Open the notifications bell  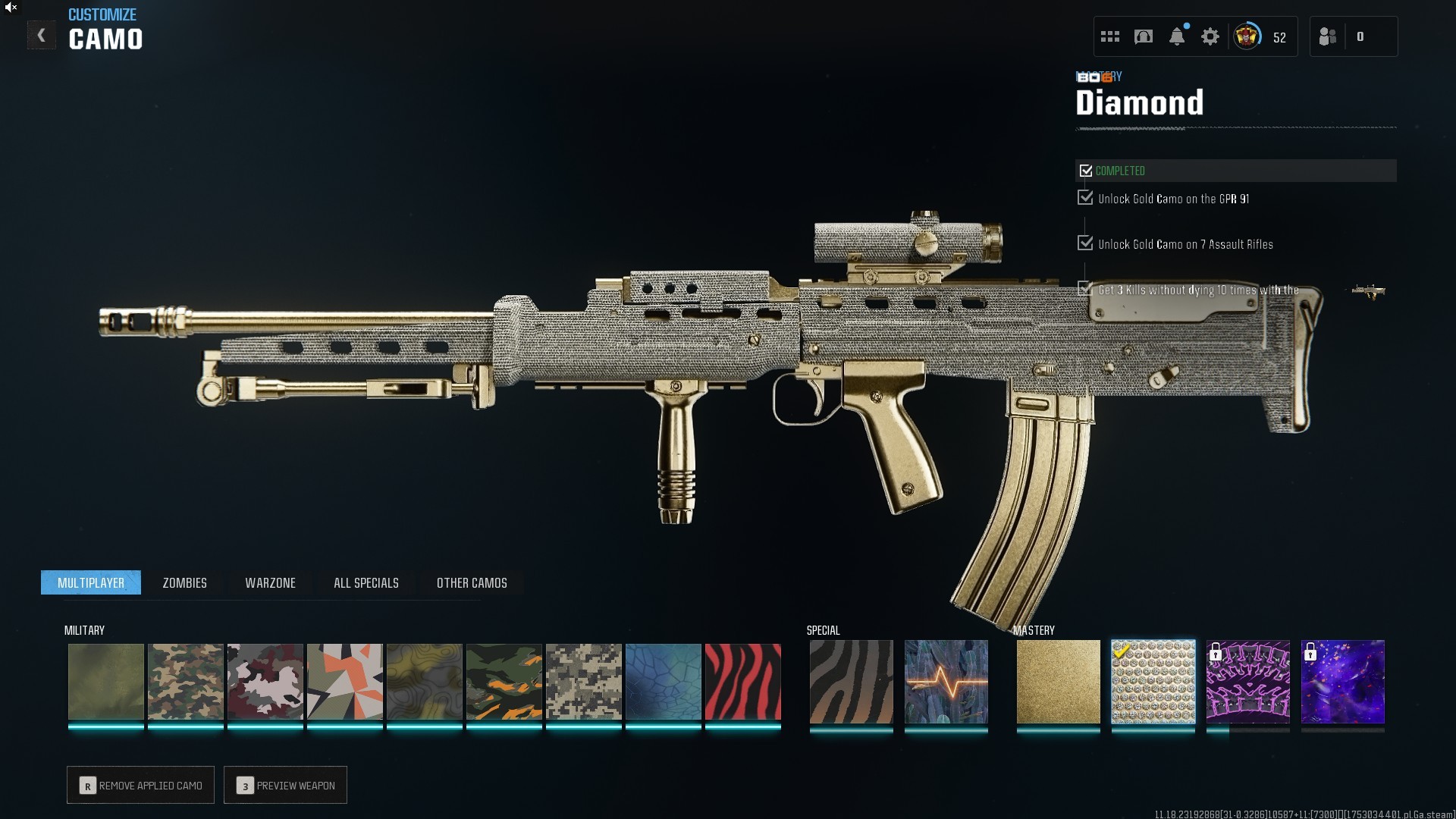click(x=1177, y=36)
